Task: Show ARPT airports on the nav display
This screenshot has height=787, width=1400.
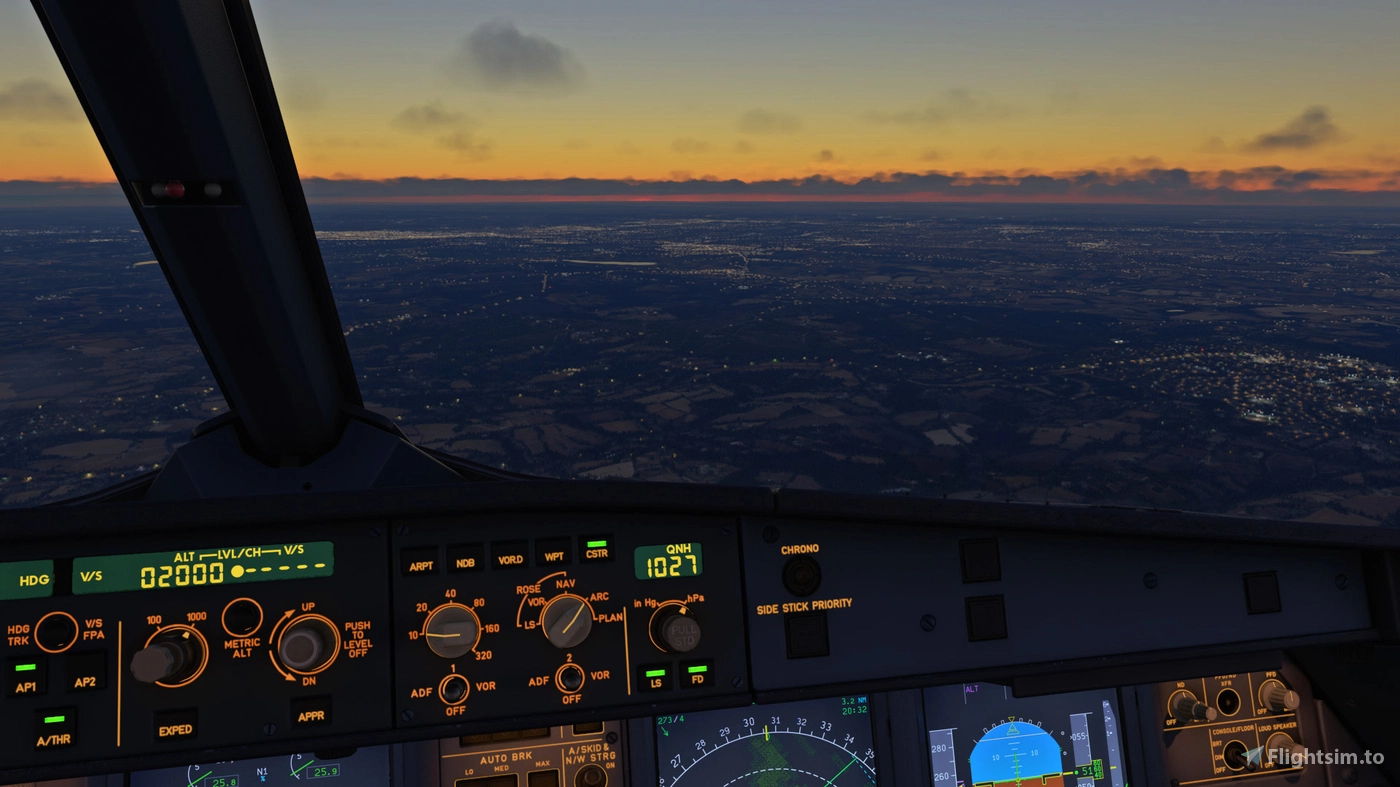Action: click(421, 561)
